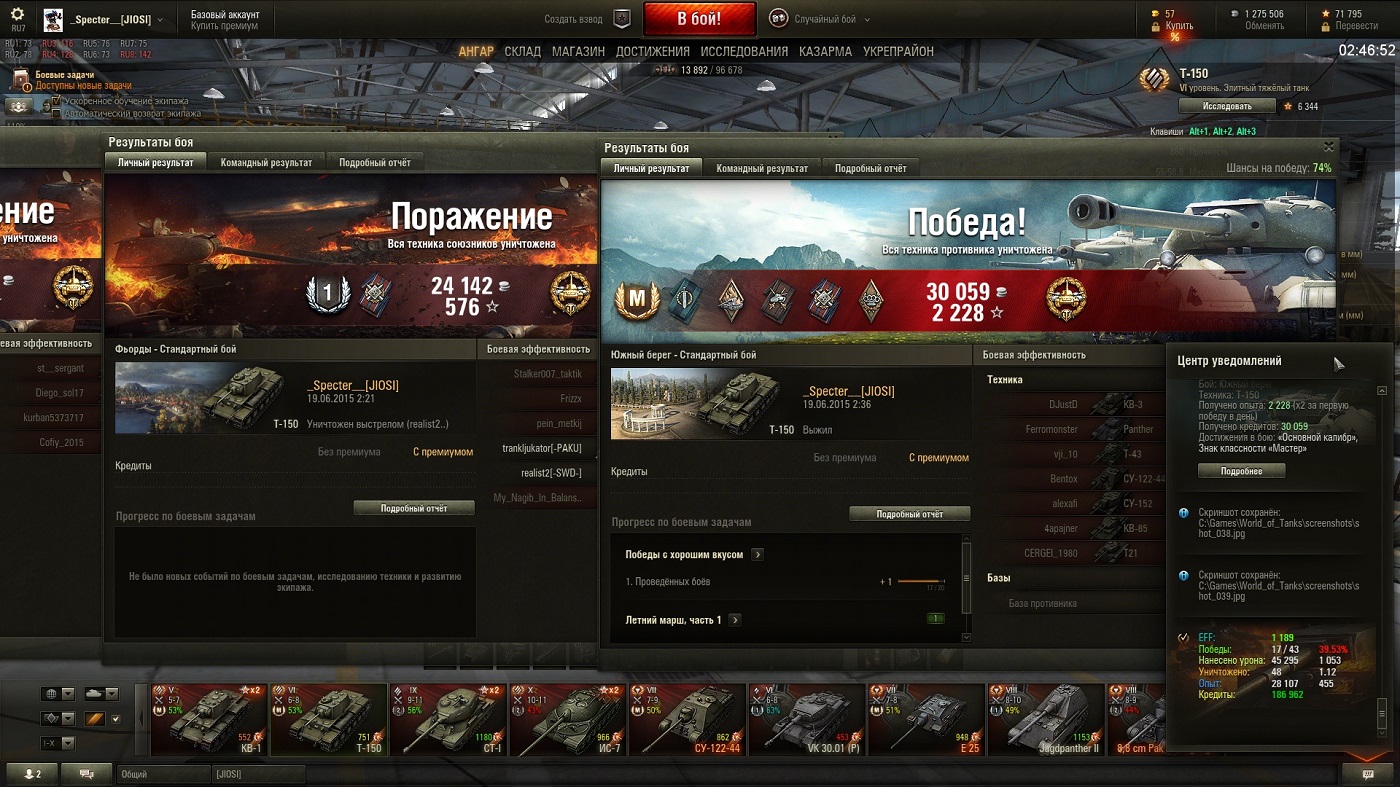Select the Jagdpanther II in the carousel
1400x787 pixels.
tap(1045, 719)
